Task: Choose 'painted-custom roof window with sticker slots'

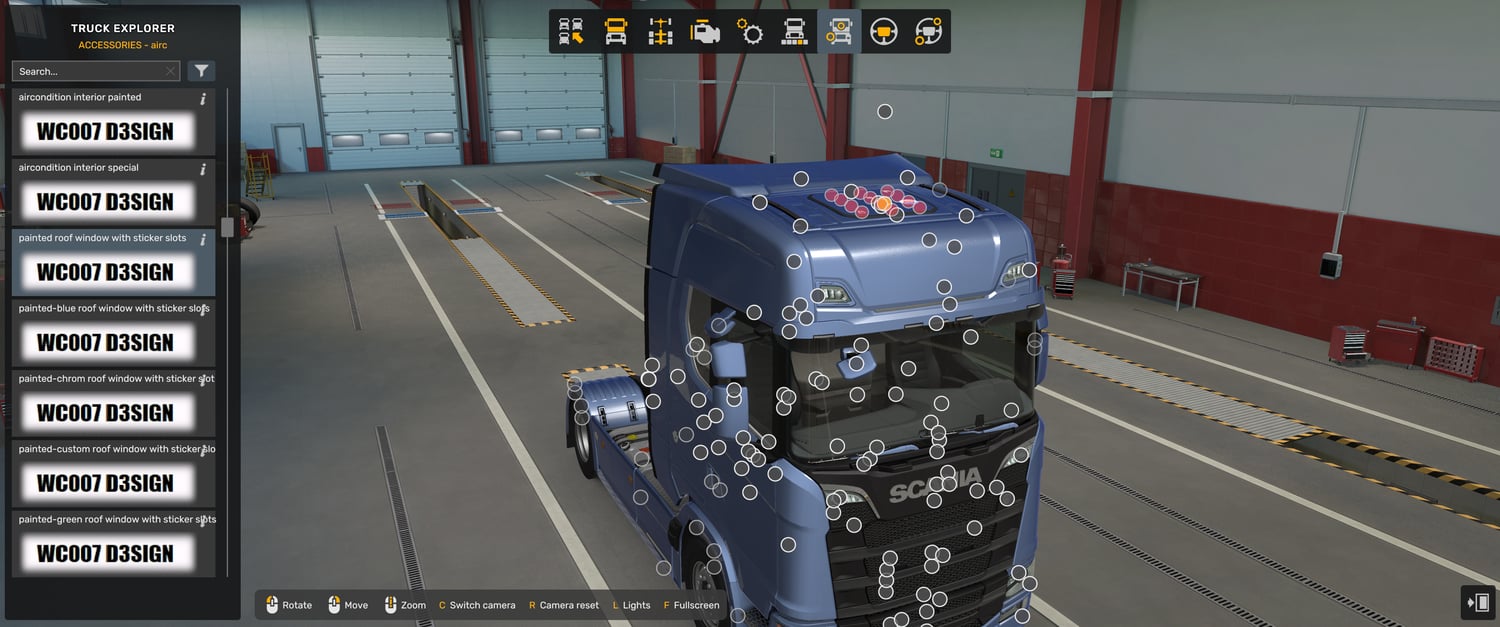Action: [x=105, y=483]
